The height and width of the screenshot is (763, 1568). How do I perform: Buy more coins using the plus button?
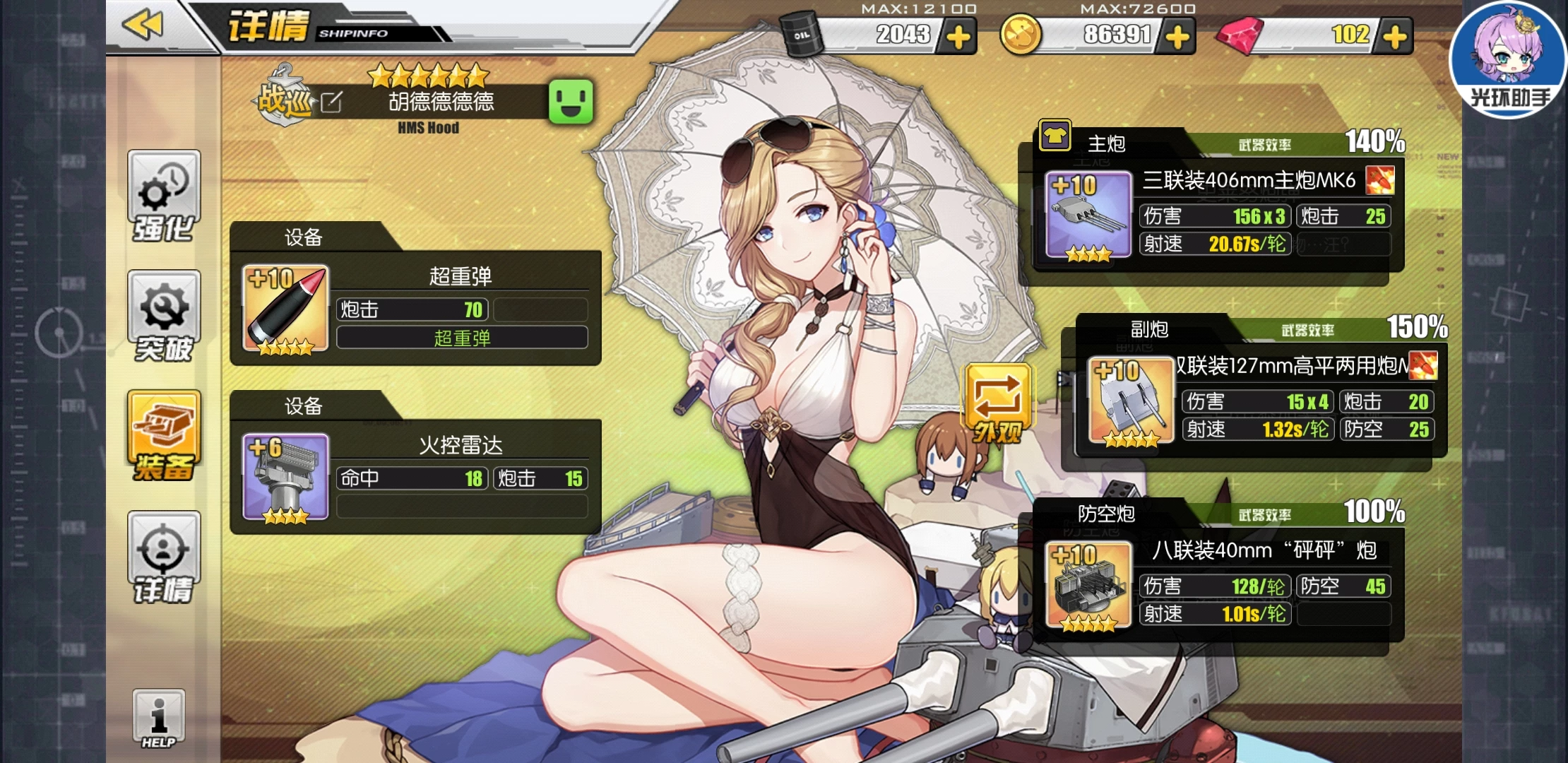click(1177, 37)
